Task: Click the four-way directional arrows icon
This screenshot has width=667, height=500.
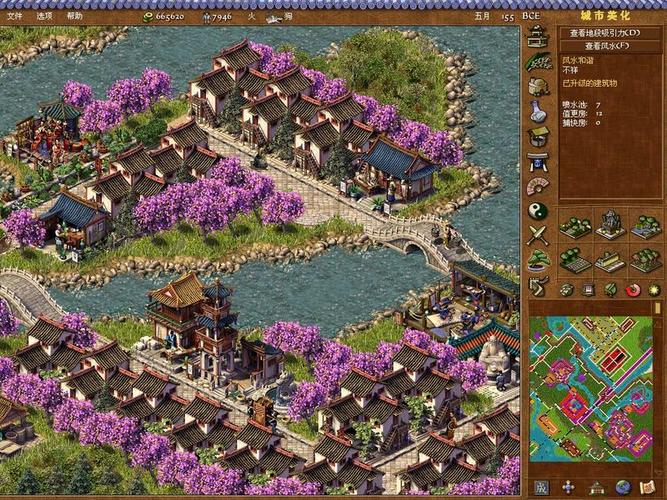Action: pos(568,488)
